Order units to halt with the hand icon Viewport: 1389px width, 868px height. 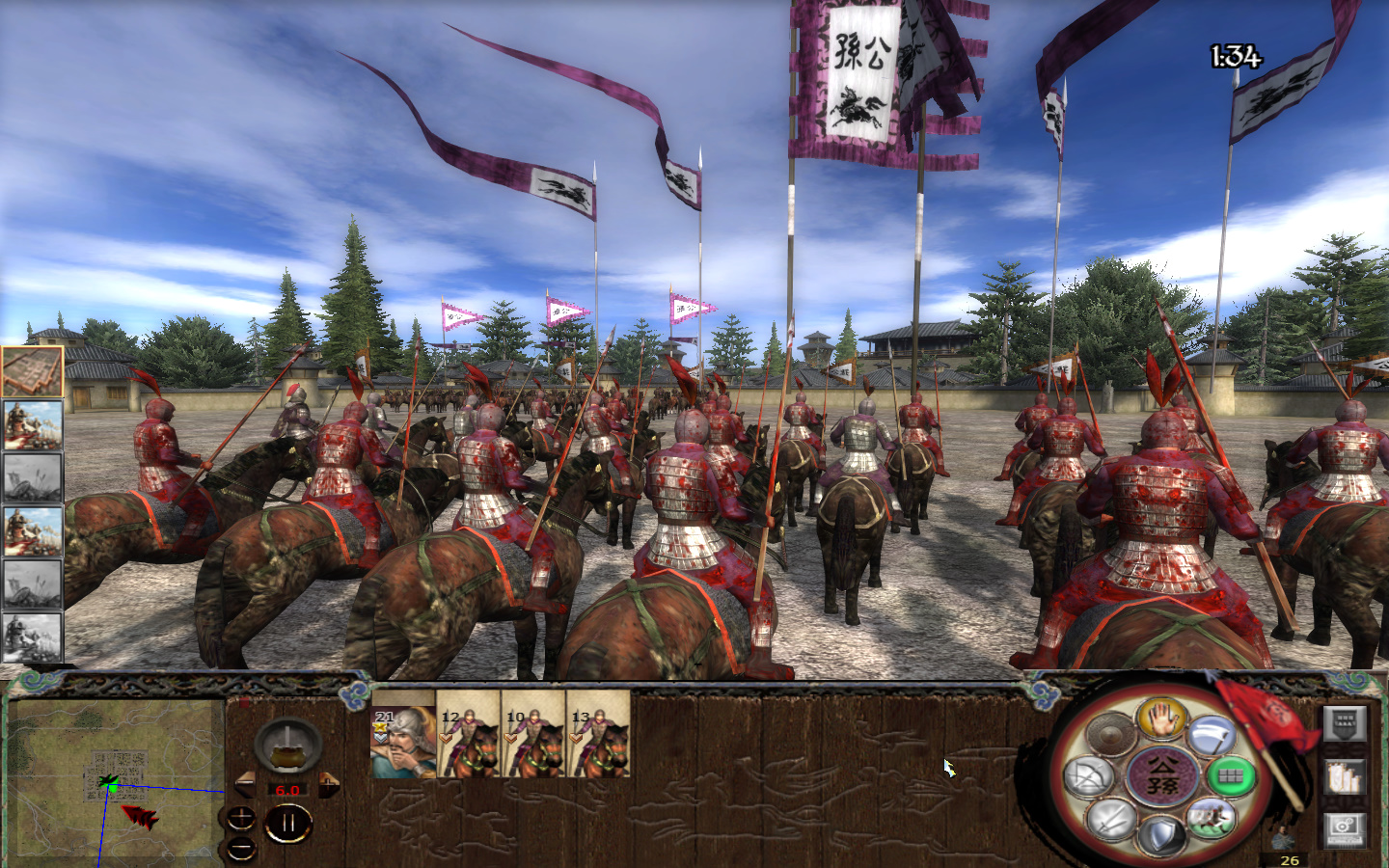[x=1162, y=719]
